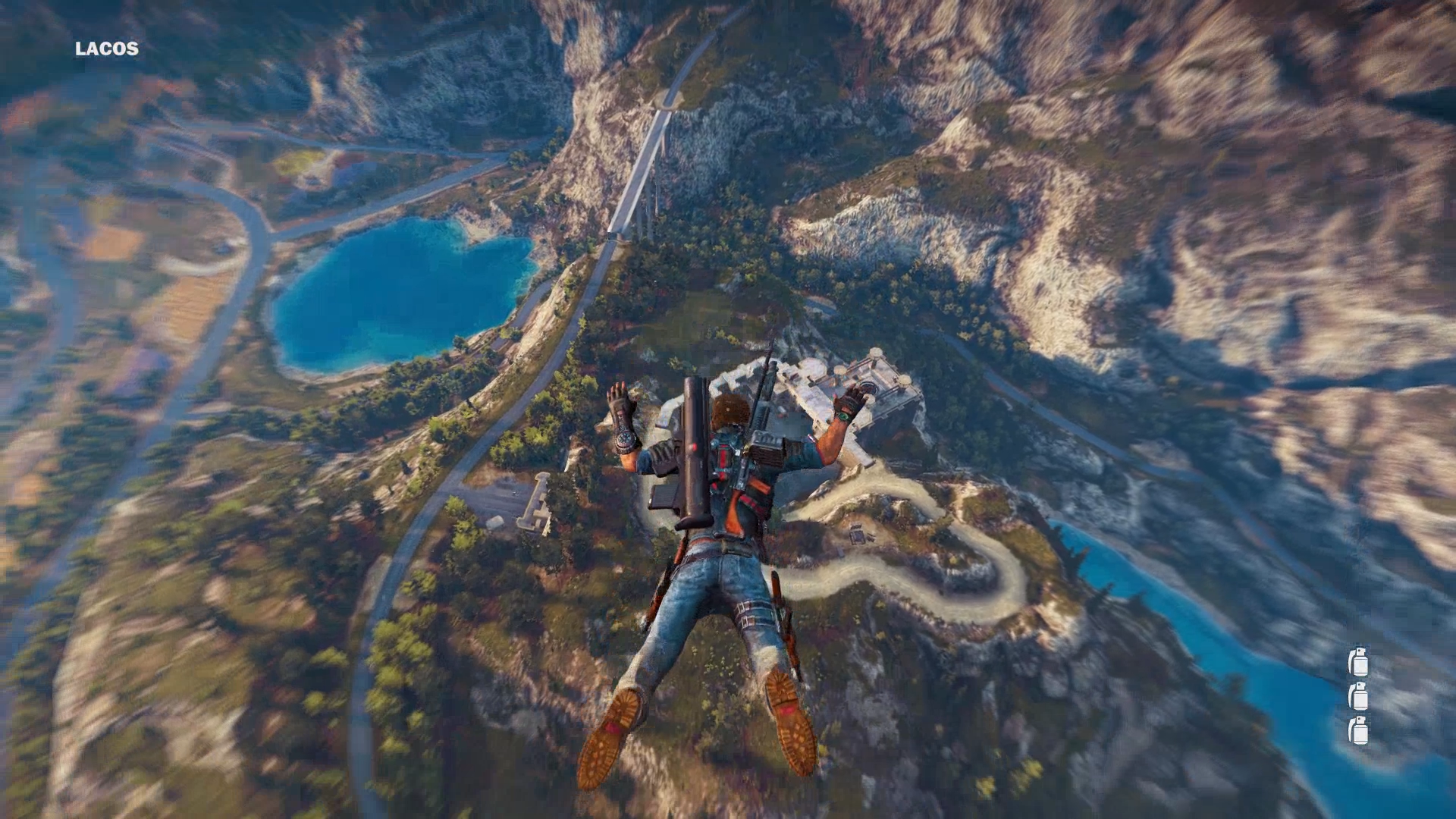Viewport: 1456px width, 819px height.
Task: Click the LACOS location name label
Action: pos(107,49)
